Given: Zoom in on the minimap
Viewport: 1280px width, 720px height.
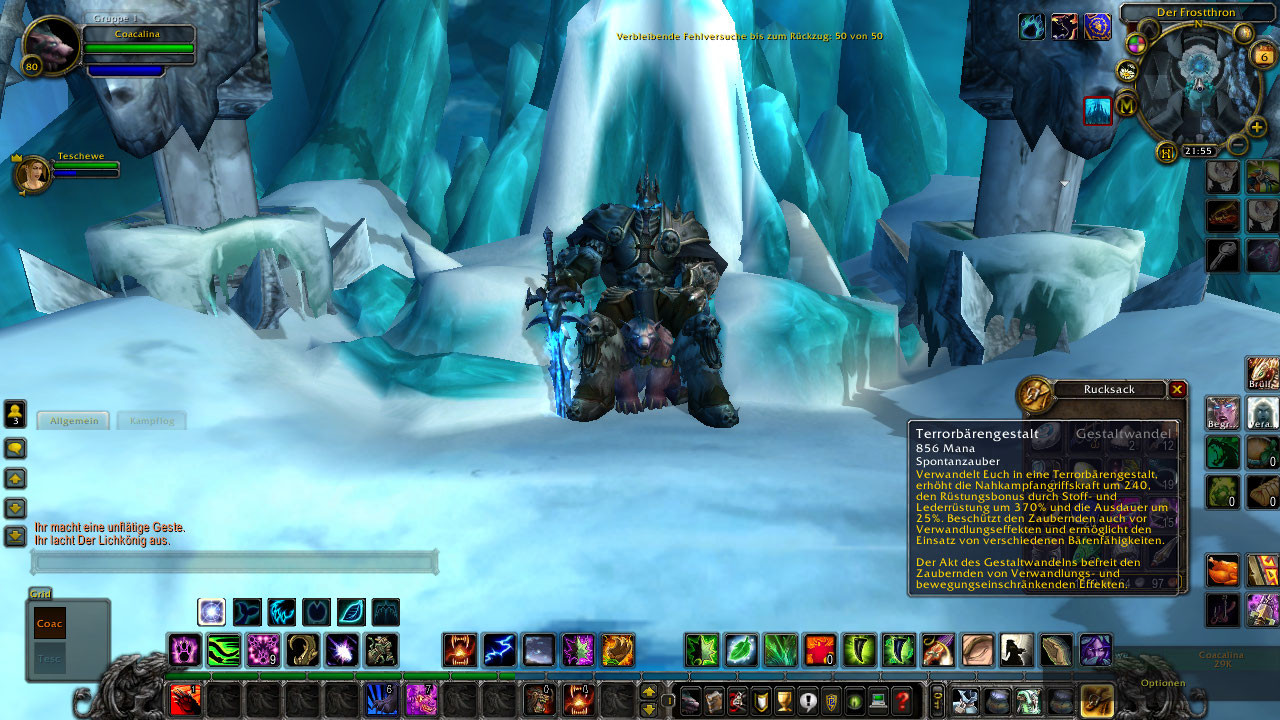Looking at the screenshot, I should point(1257,128).
